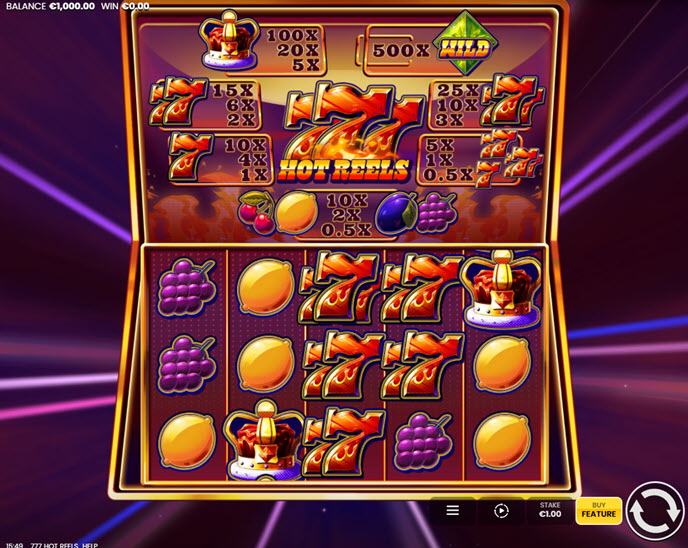Open the Buy Feature option
688x548 pixels.
pos(598,510)
